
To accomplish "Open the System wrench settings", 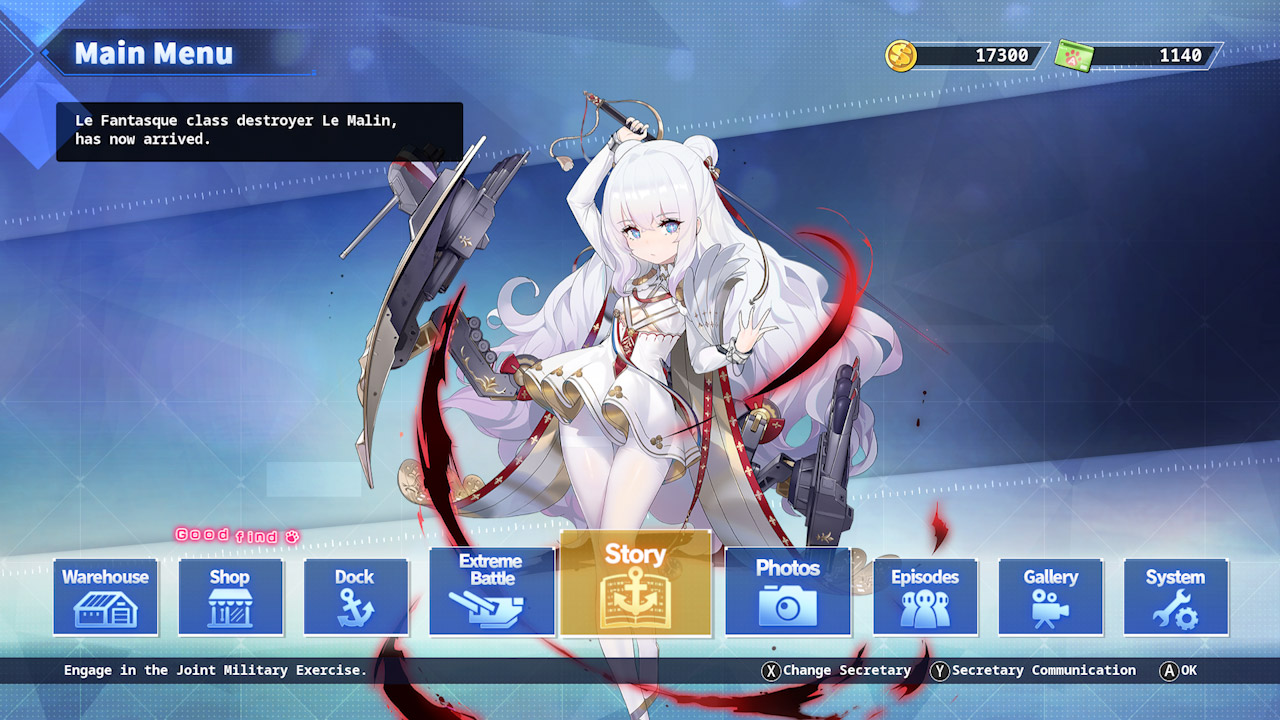I will (1176, 597).
